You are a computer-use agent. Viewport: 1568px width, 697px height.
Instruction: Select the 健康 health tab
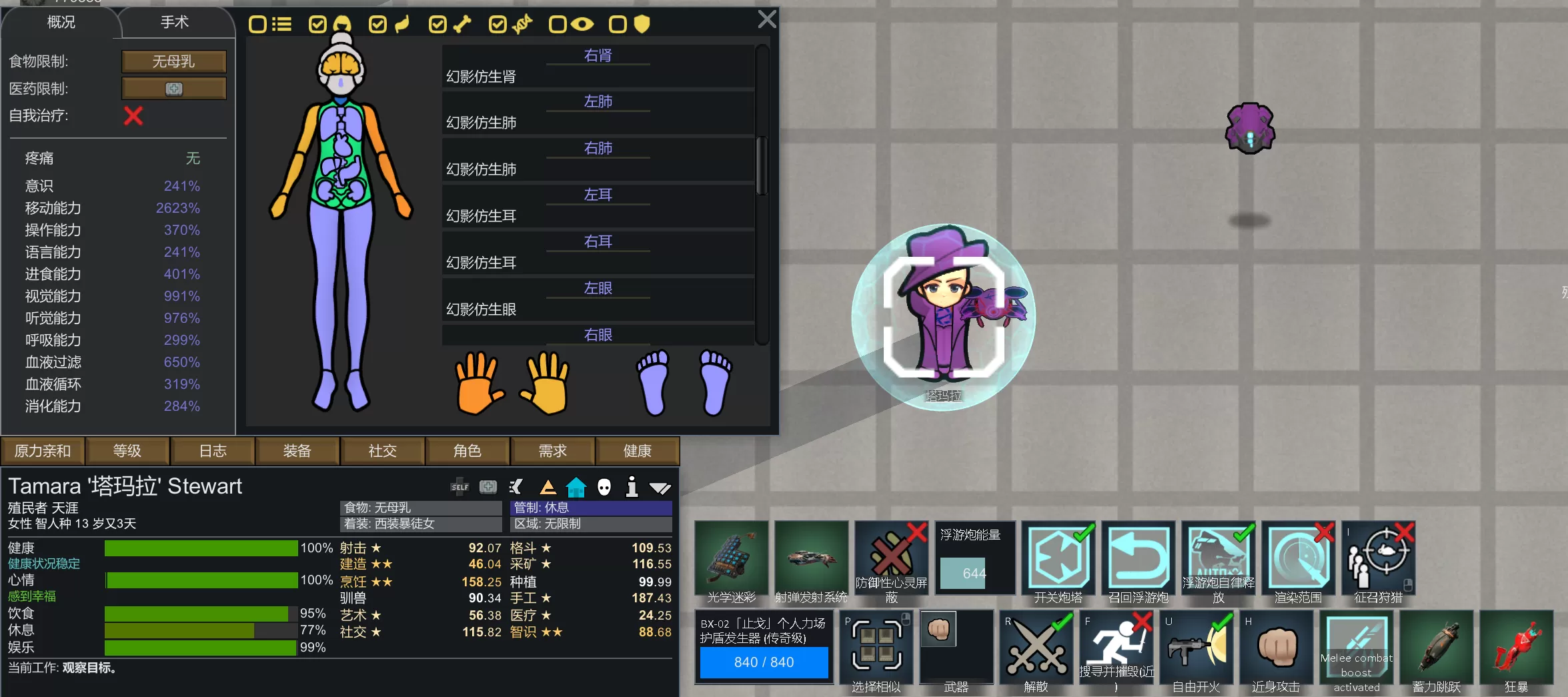637,452
